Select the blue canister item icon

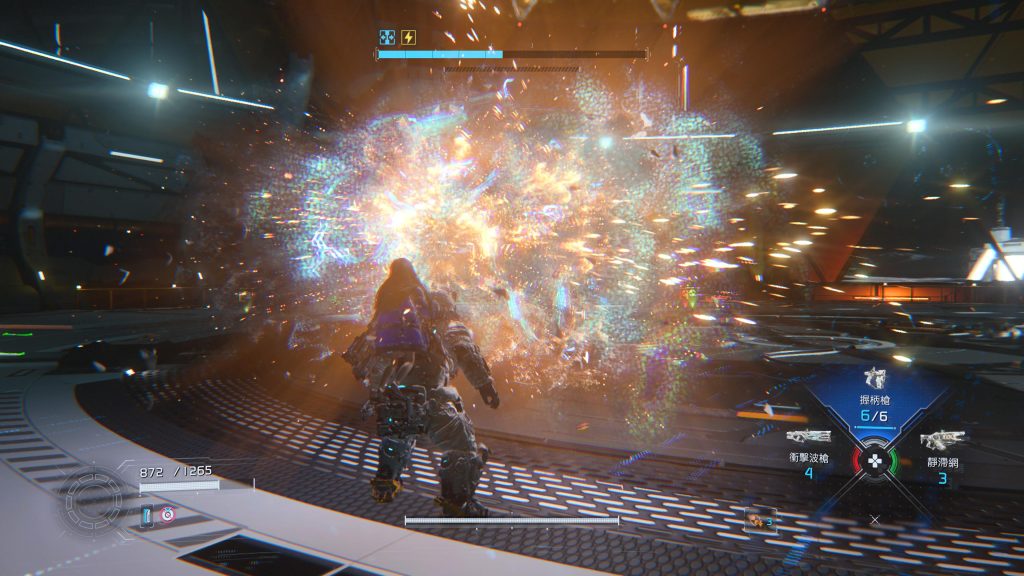(149, 515)
